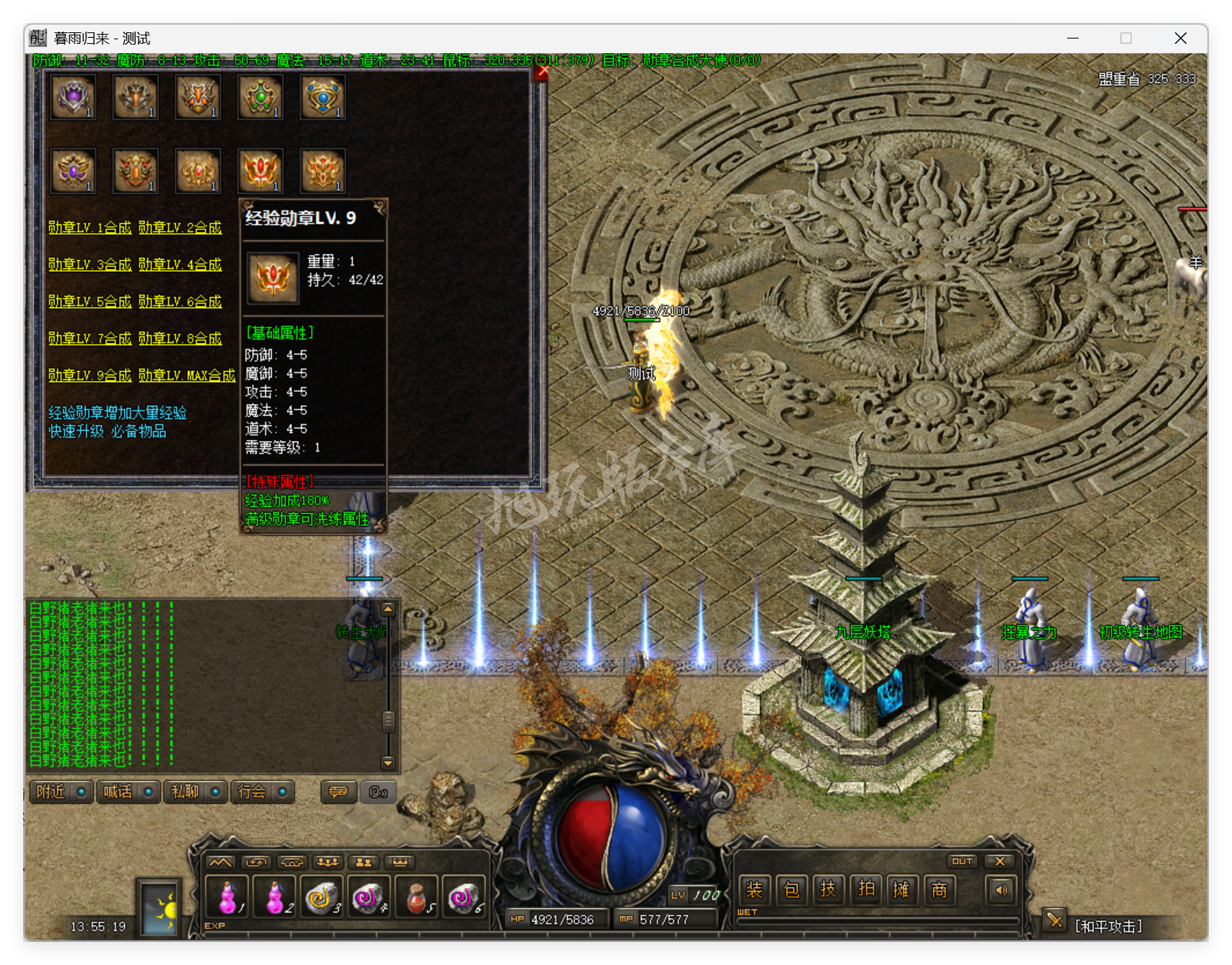Open the chat speech-bubble button
Screen dimensions: 1232x965
(x=338, y=792)
